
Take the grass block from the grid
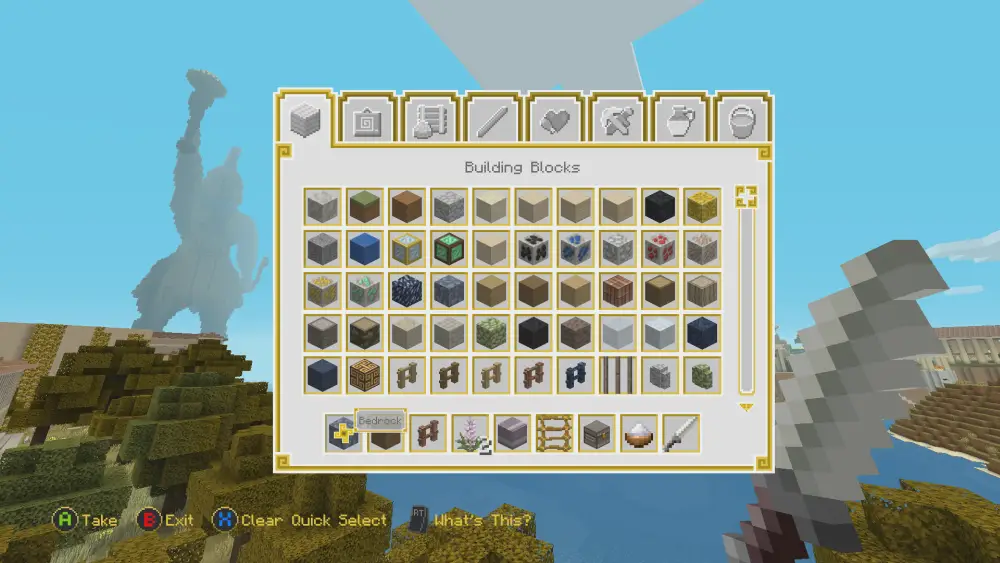coord(365,206)
